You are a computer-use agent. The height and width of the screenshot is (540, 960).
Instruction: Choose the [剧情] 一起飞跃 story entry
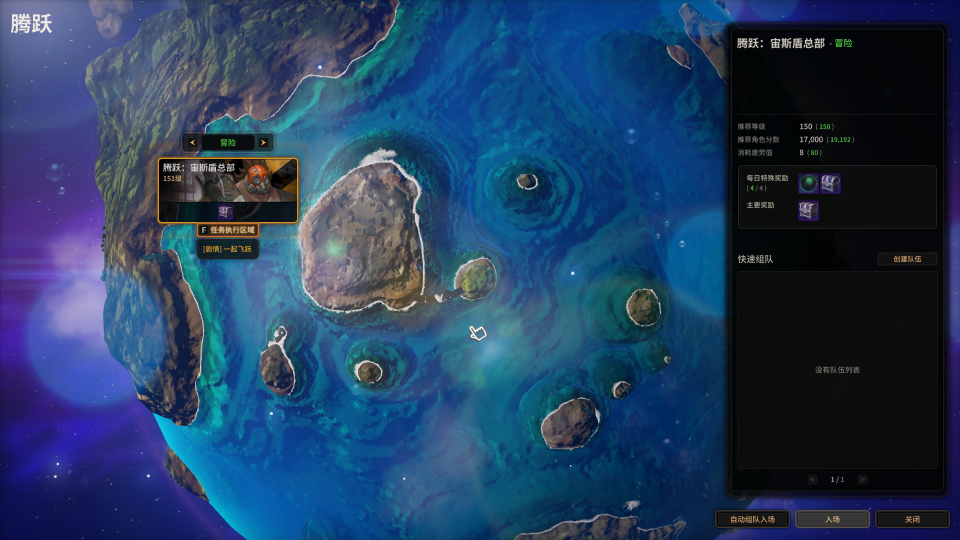228,248
